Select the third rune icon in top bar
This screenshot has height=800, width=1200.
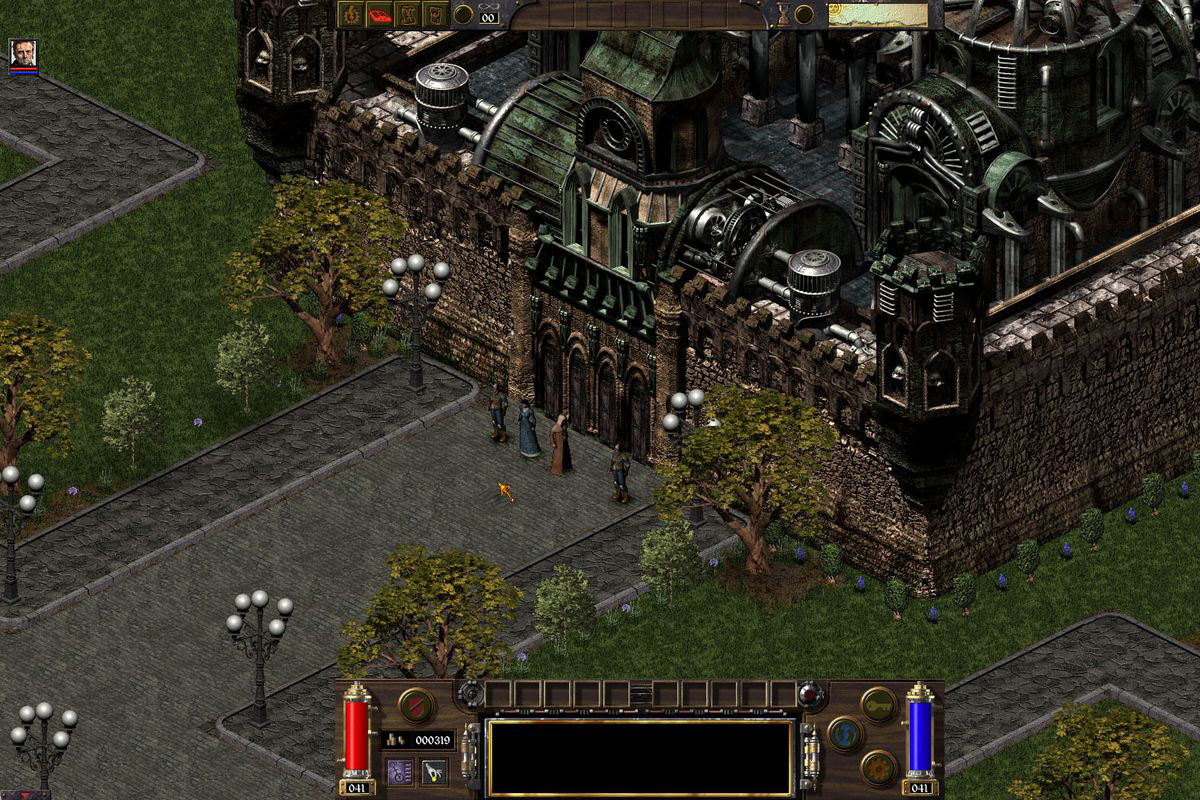[x=408, y=14]
